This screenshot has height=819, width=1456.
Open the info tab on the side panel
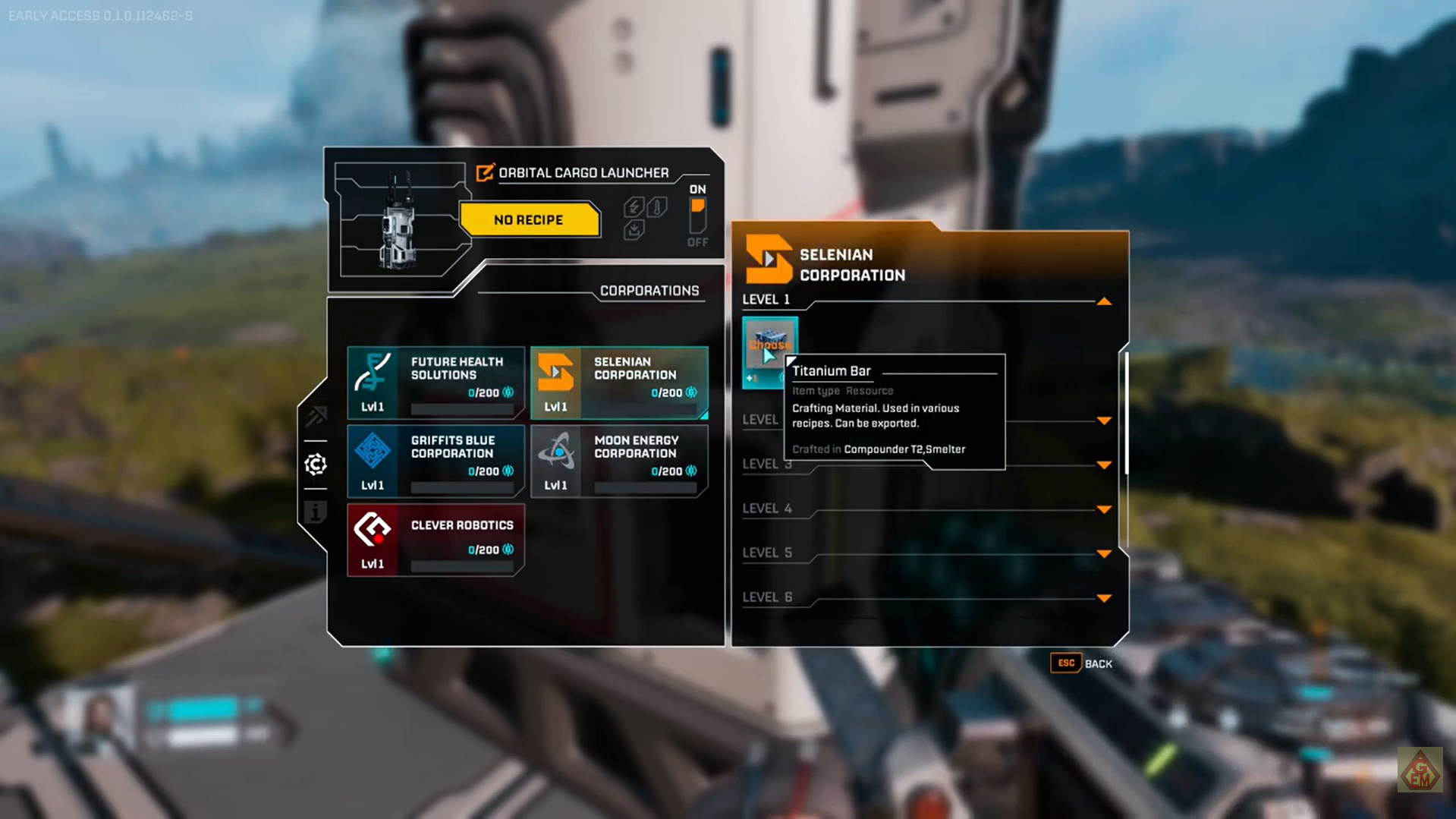(x=316, y=512)
